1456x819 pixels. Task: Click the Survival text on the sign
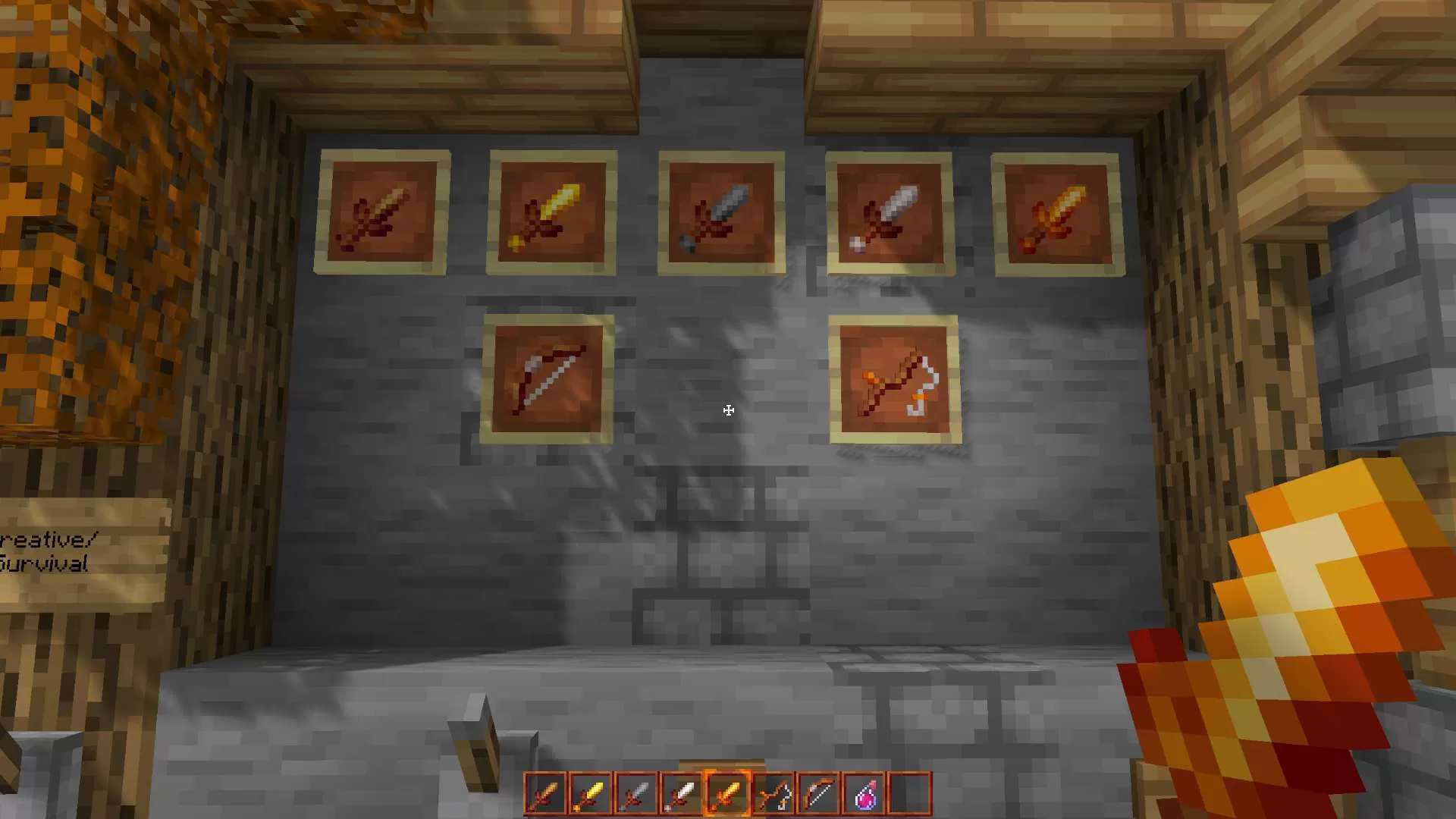pos(45,565)
